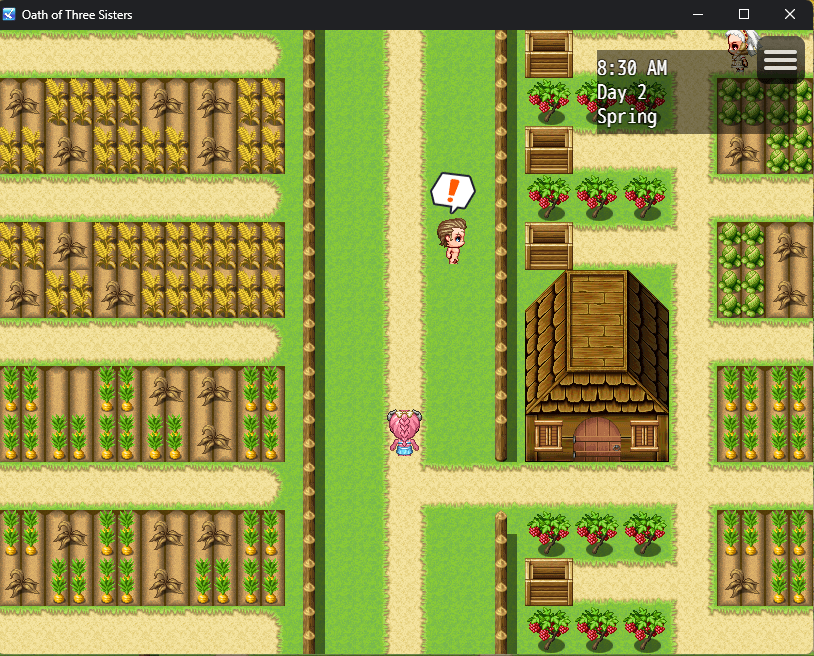Maximize the Oath of Three Sisters window
Image resolution: width=814 pixels, height=656 pixels.
744,15
